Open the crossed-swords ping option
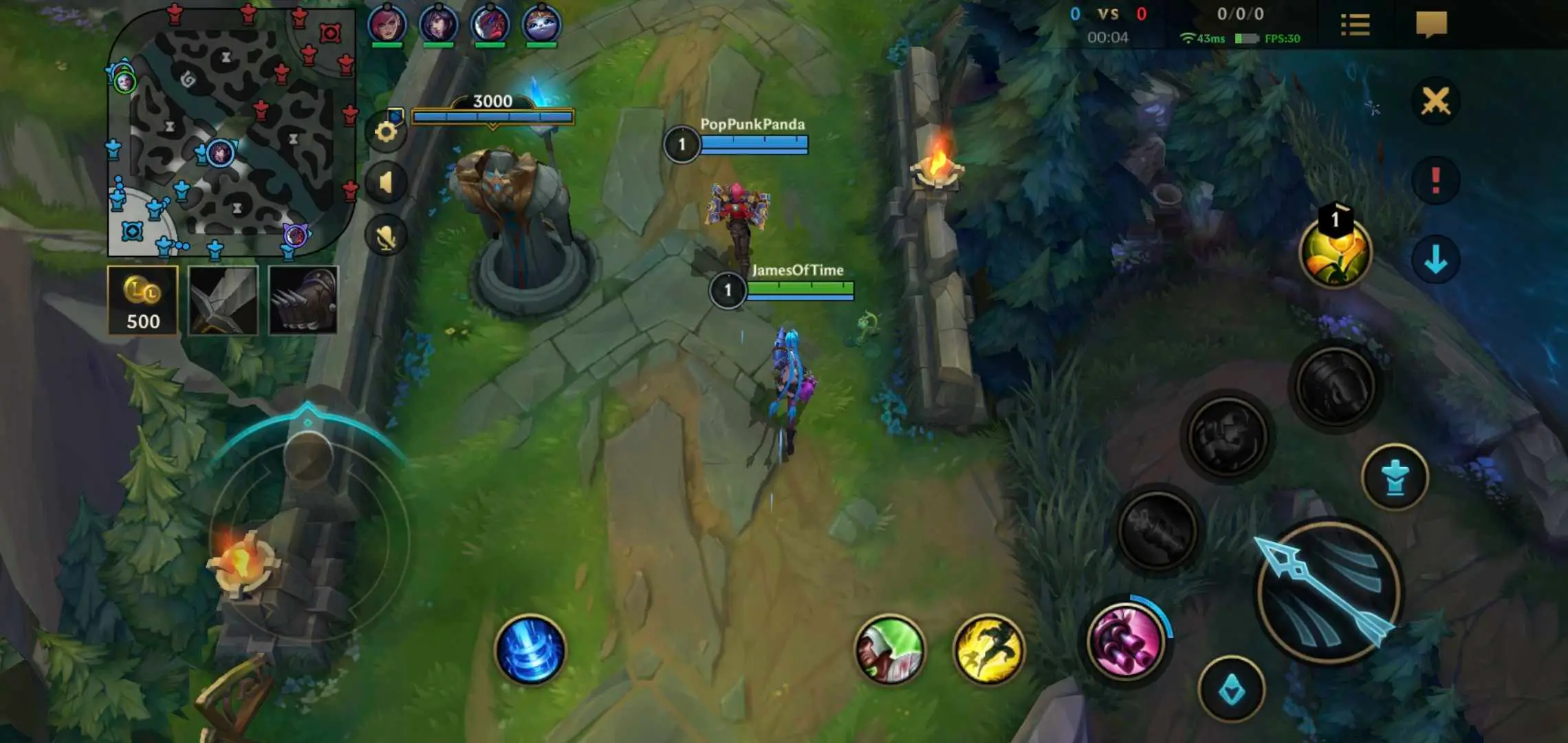This screenshot has height=743, width=1568. tap(1436, 100)
